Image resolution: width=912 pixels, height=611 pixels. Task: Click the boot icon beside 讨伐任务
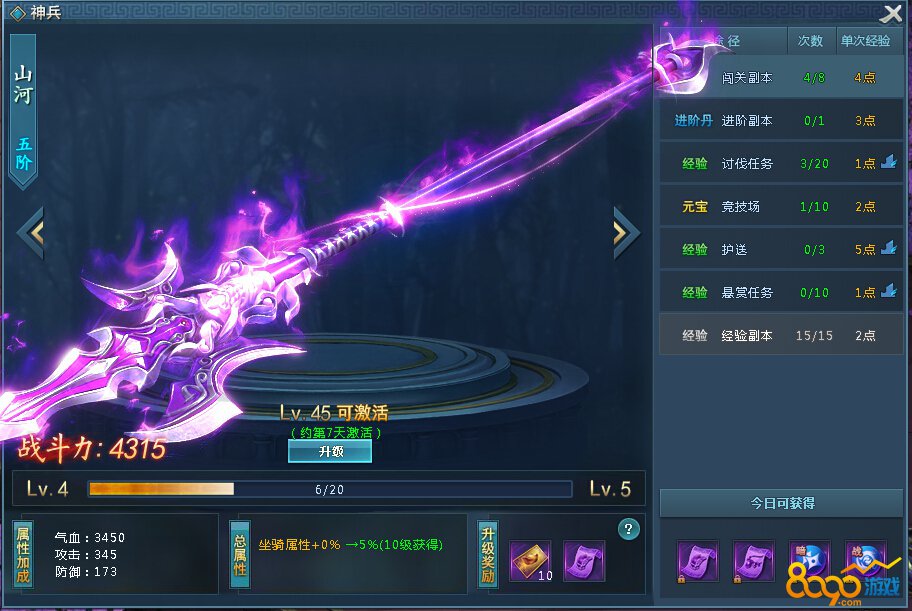point(889,163)
